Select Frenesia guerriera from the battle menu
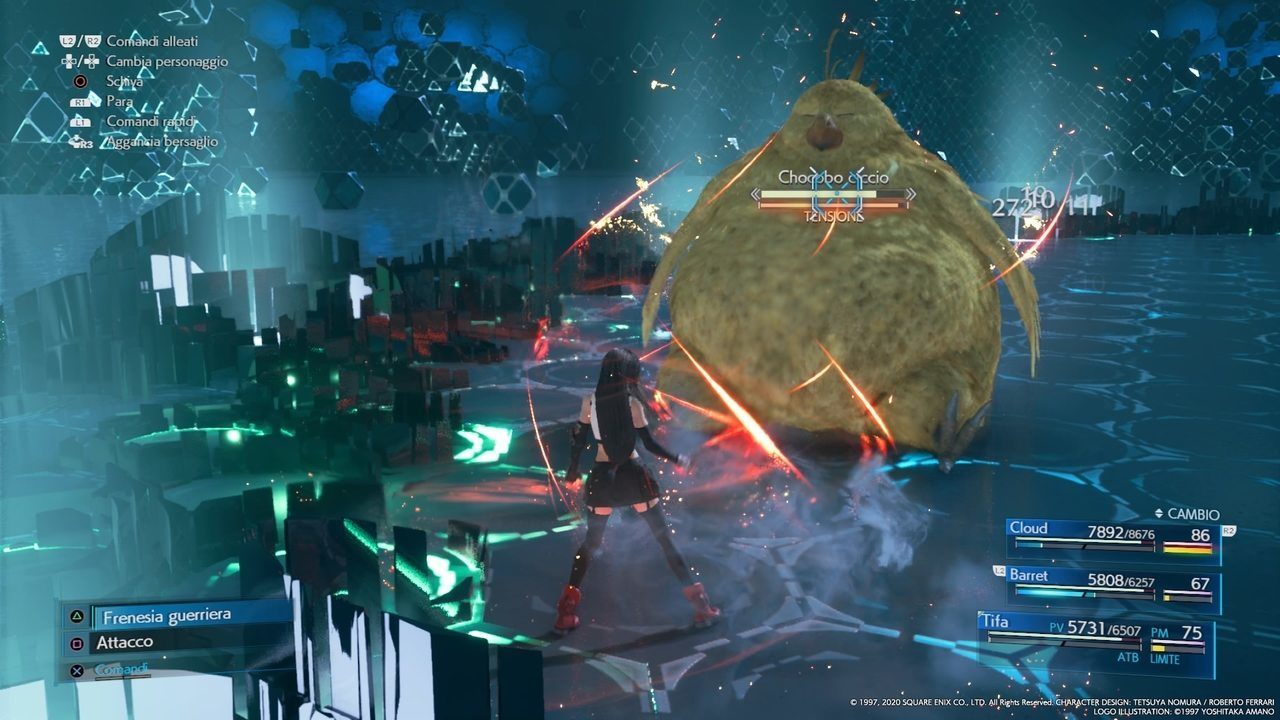This screenshot has height=720, width=1280. [x=165, y=616]
